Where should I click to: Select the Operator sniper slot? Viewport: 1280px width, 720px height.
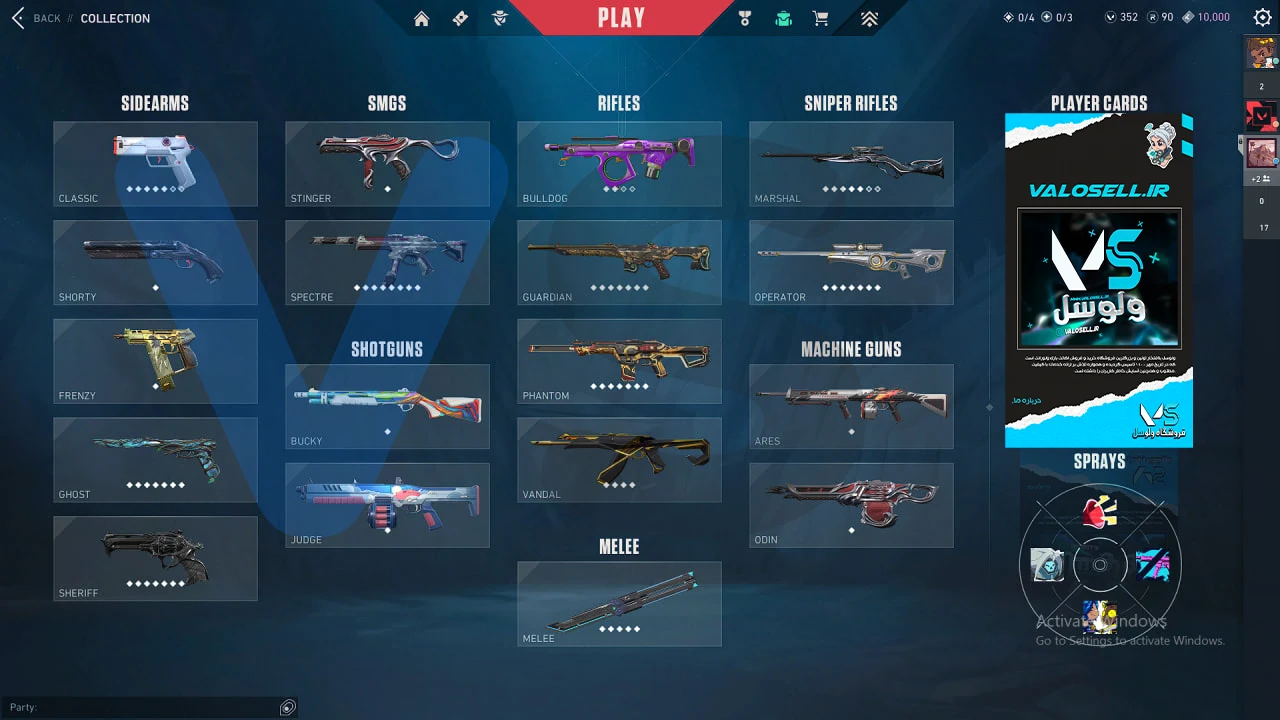click(851, 262)
